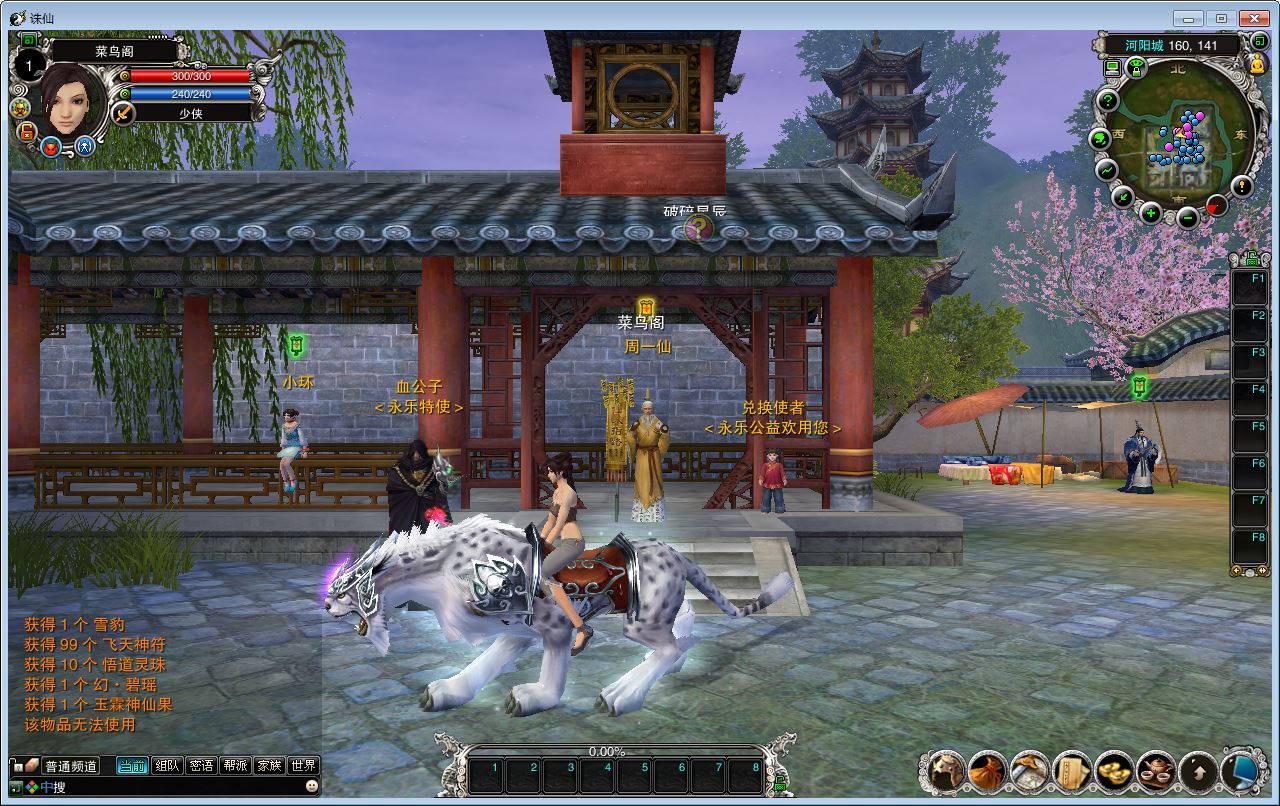
Task: Switch to the 组队 chat tab
Action: pos(169,766)
